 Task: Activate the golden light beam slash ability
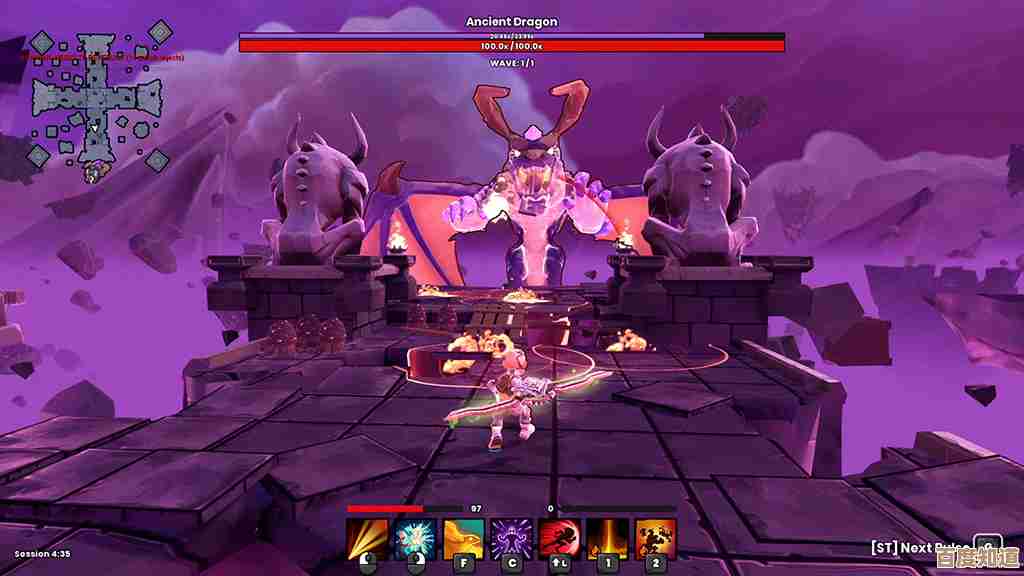pyautogui.click(x=367, y=538)
